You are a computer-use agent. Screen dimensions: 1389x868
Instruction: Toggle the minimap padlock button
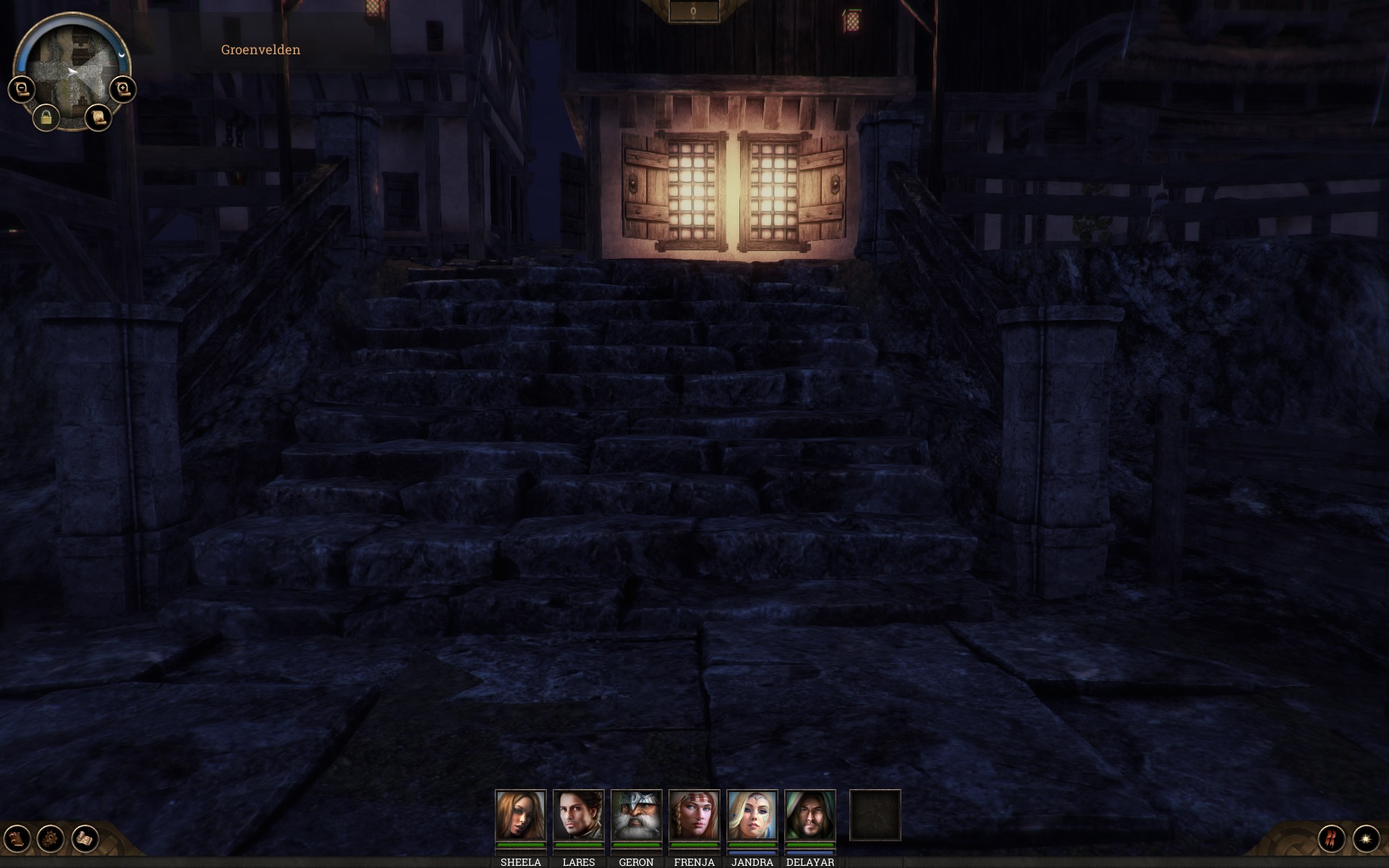point(46,117)
